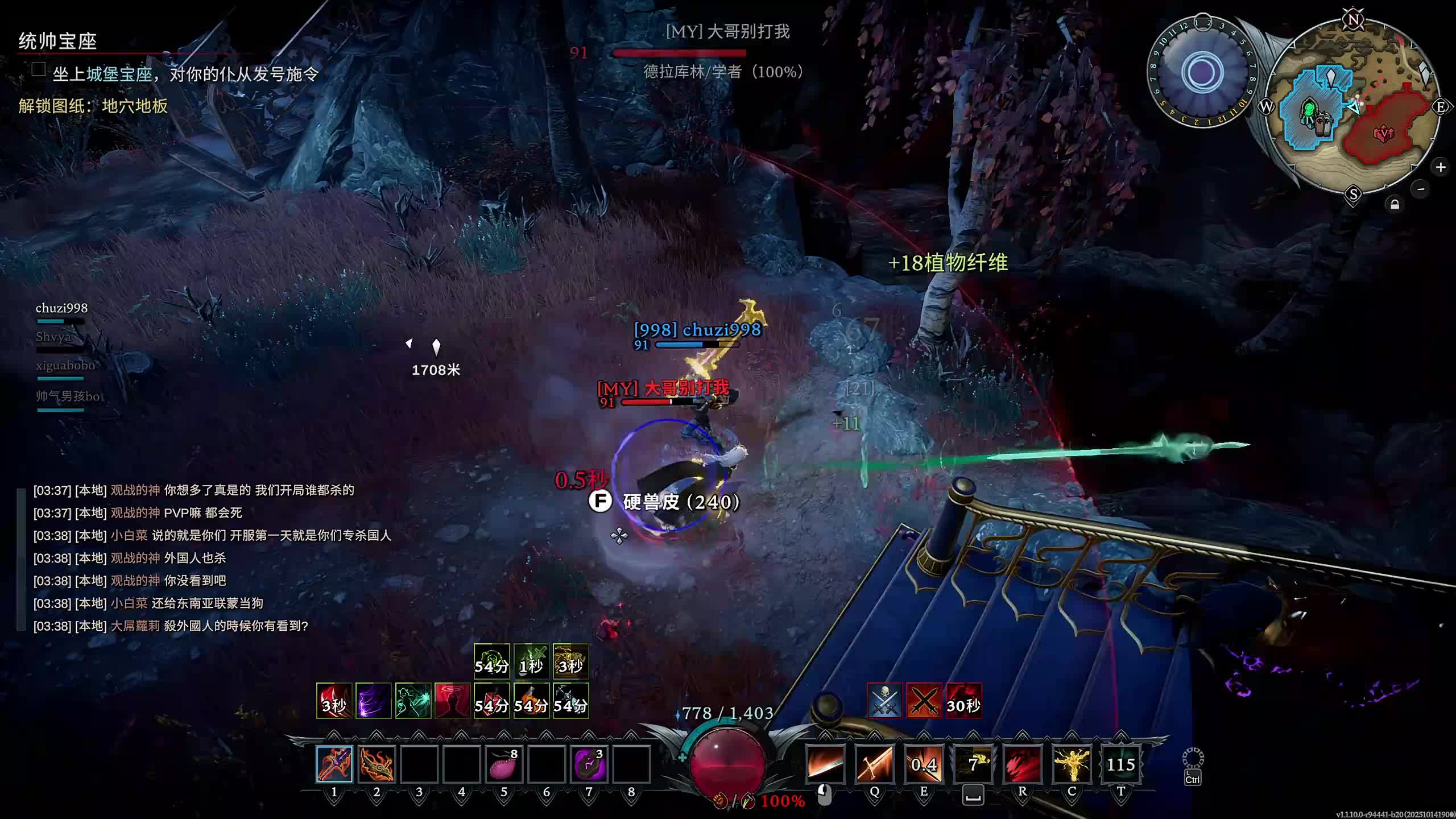Use the purple item with count 3
Screen dimensions: 1456x819
(589, 764)
